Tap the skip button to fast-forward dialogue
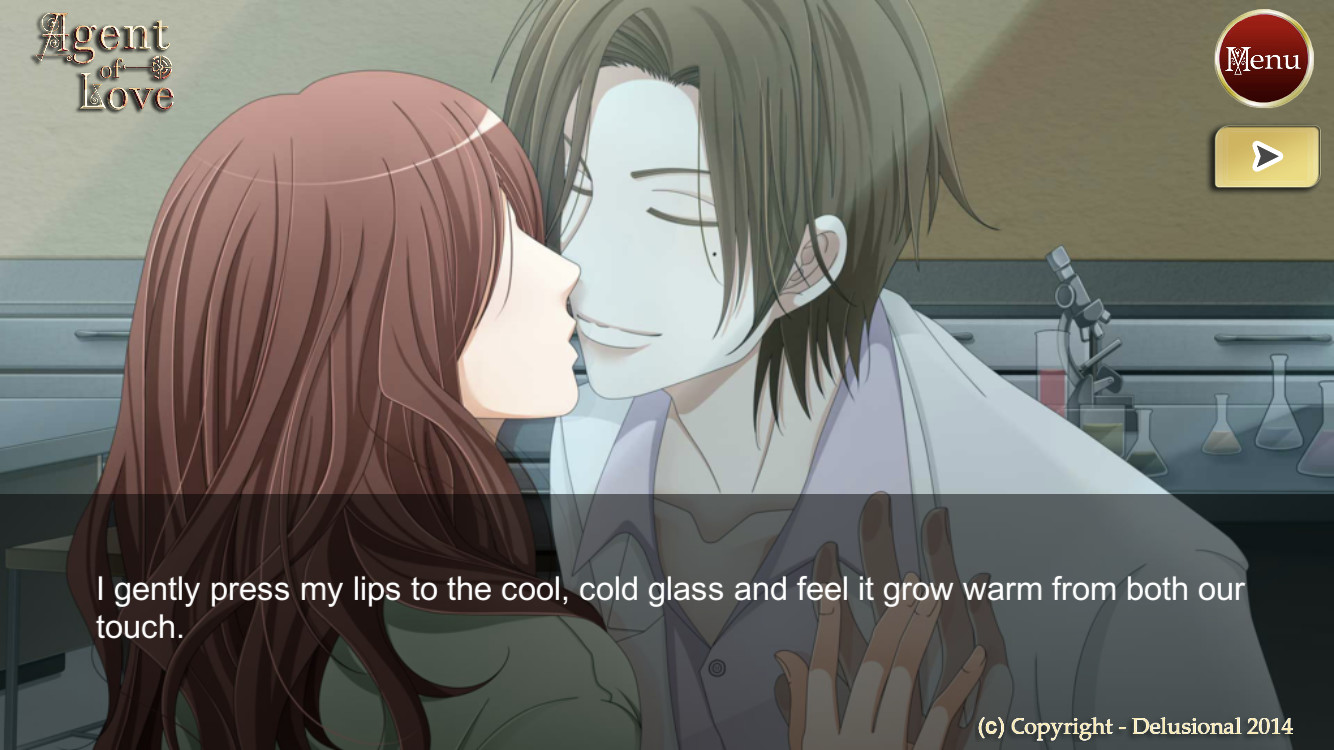Screen dimensions: 1334x750 pos(1266,156)
